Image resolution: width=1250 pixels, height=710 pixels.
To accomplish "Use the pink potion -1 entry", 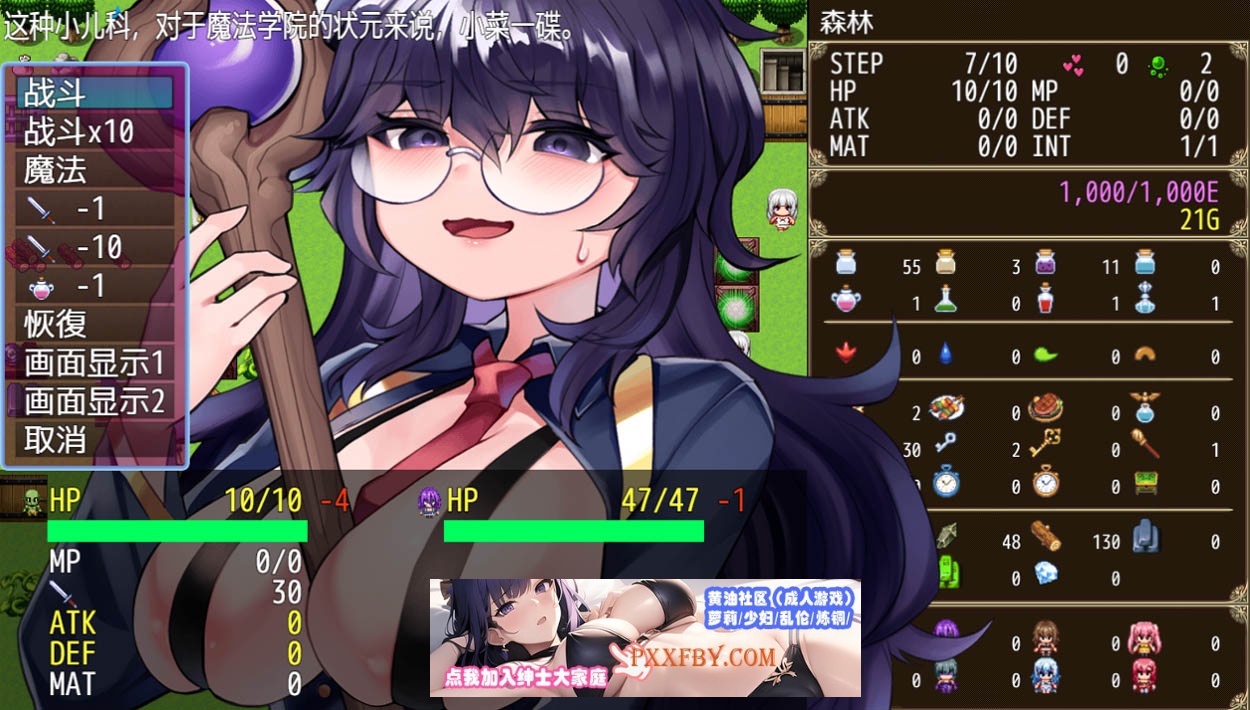I will click(95, 286).
